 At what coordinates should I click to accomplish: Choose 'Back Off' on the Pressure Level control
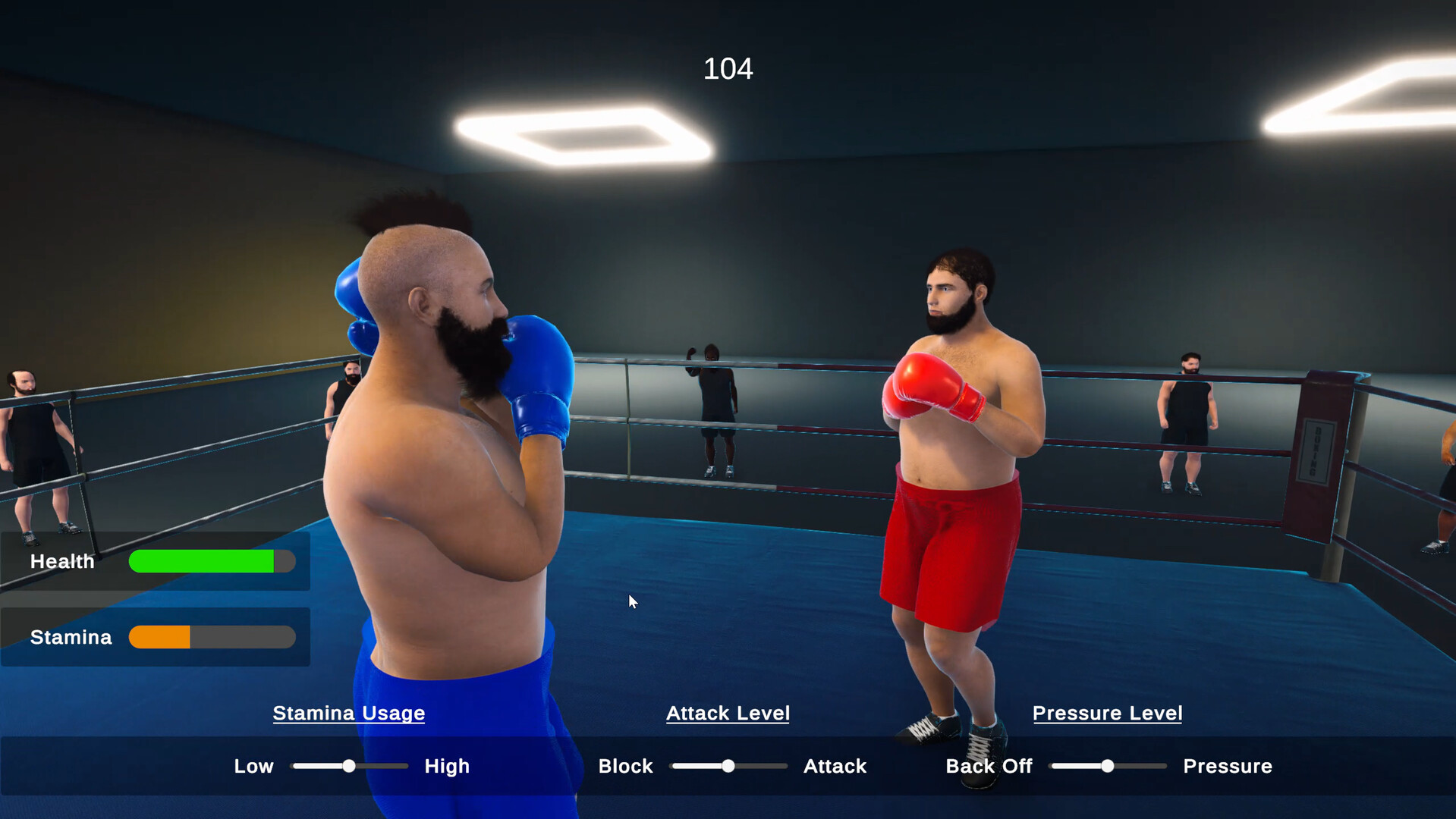coord(988,766)
